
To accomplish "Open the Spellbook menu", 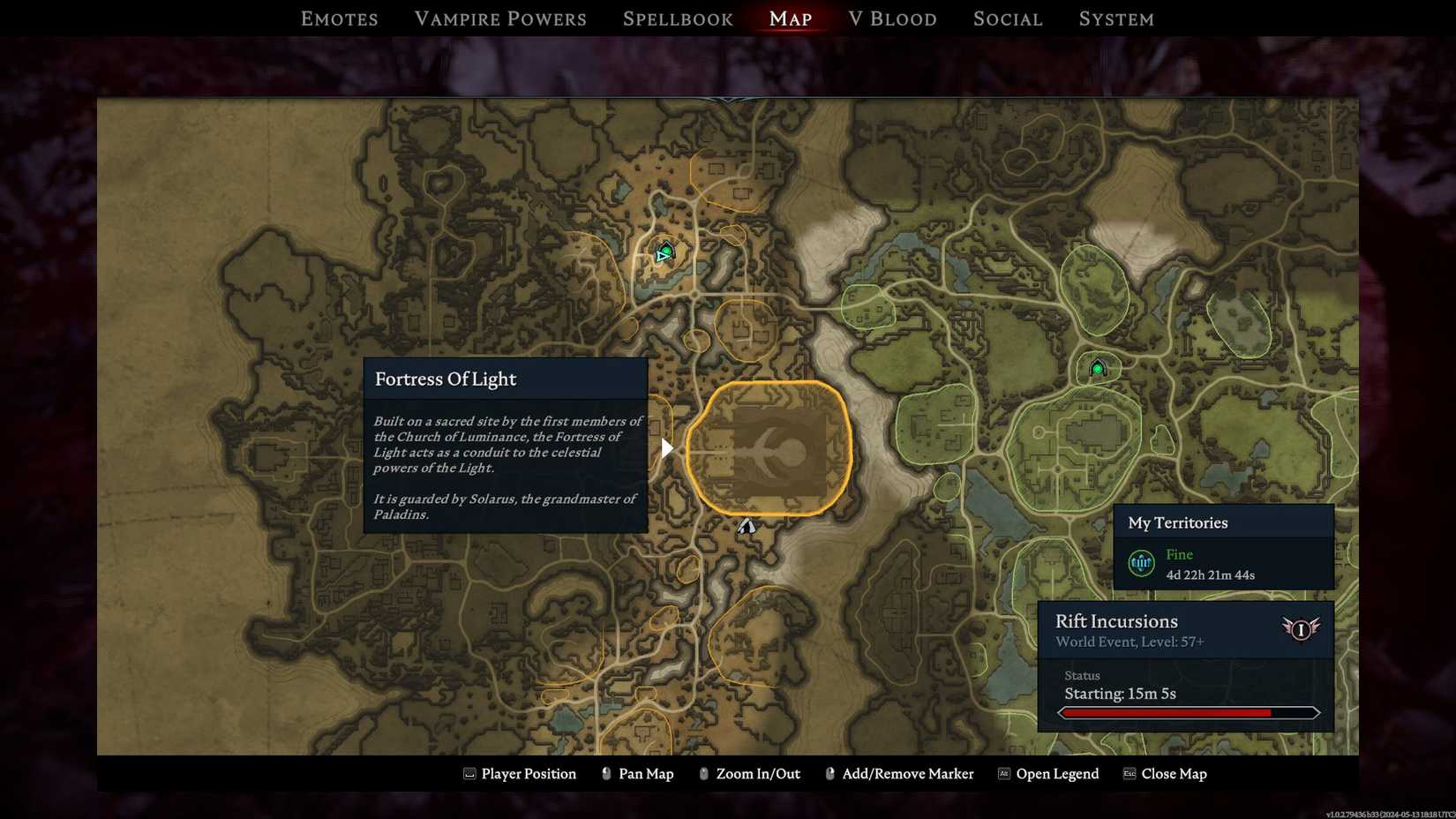I will tap(677, 18).
